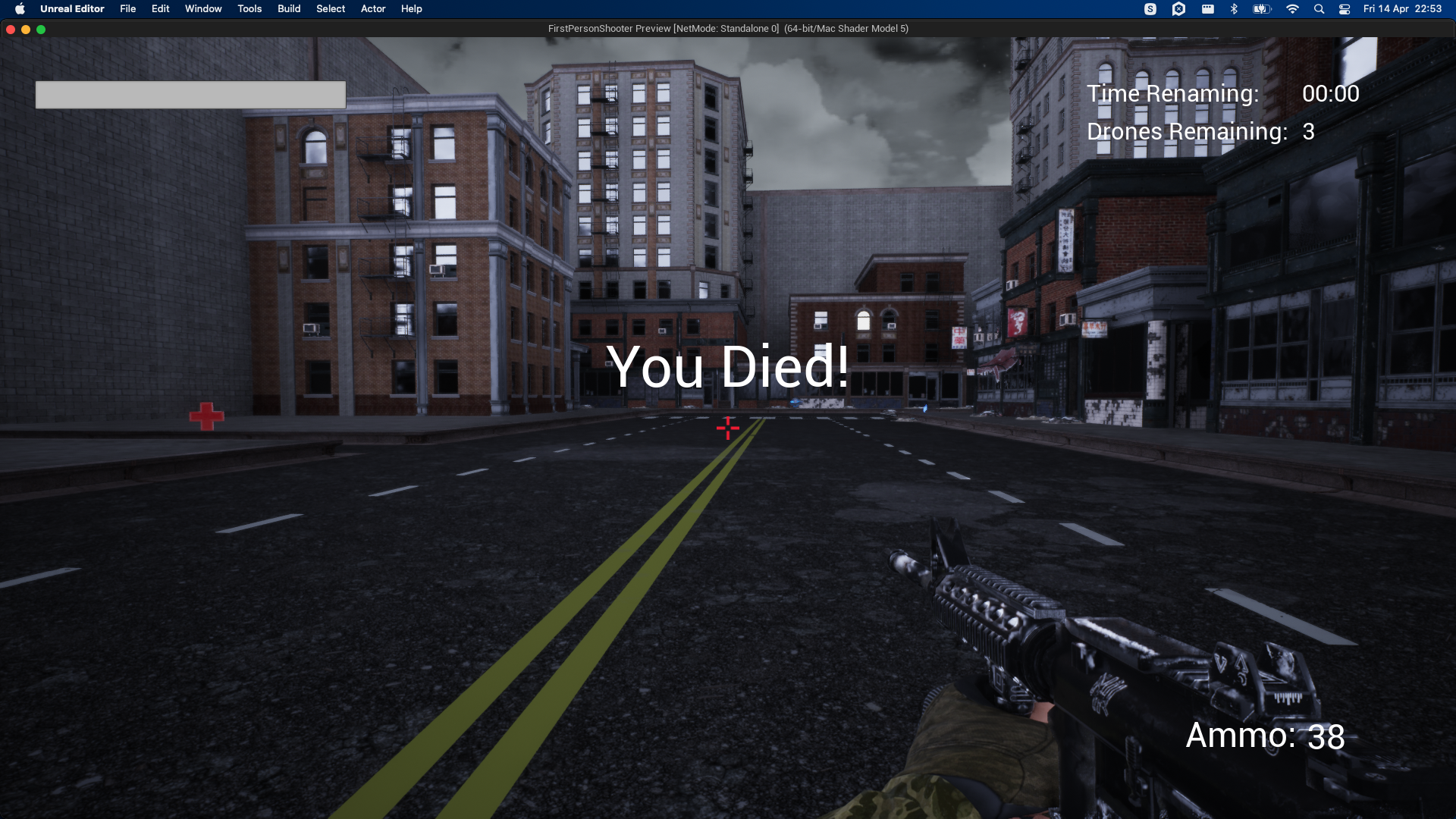
Task: Open the Help menu
Action: [412, 8]
